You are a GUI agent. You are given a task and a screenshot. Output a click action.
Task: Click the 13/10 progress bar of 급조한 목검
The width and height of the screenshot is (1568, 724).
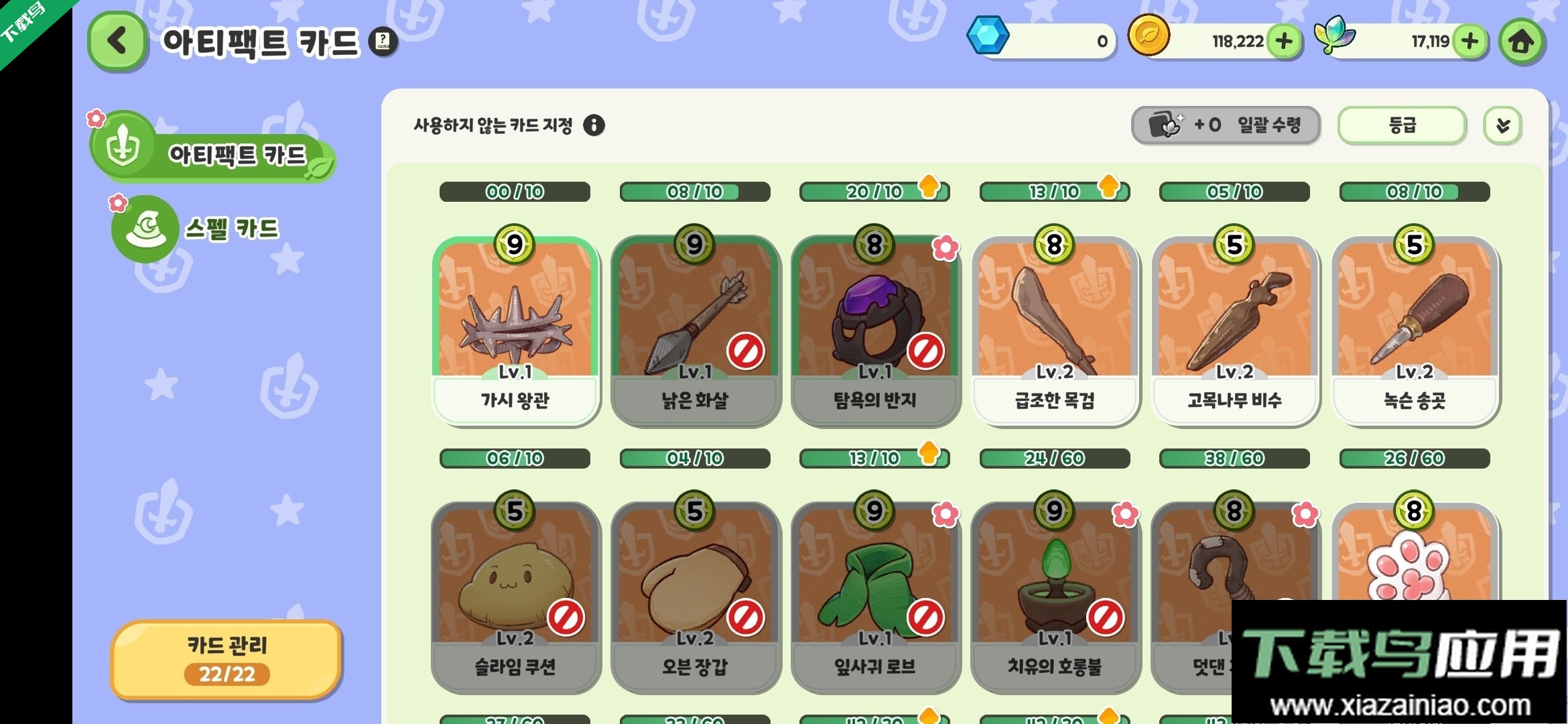[1055, 192]
